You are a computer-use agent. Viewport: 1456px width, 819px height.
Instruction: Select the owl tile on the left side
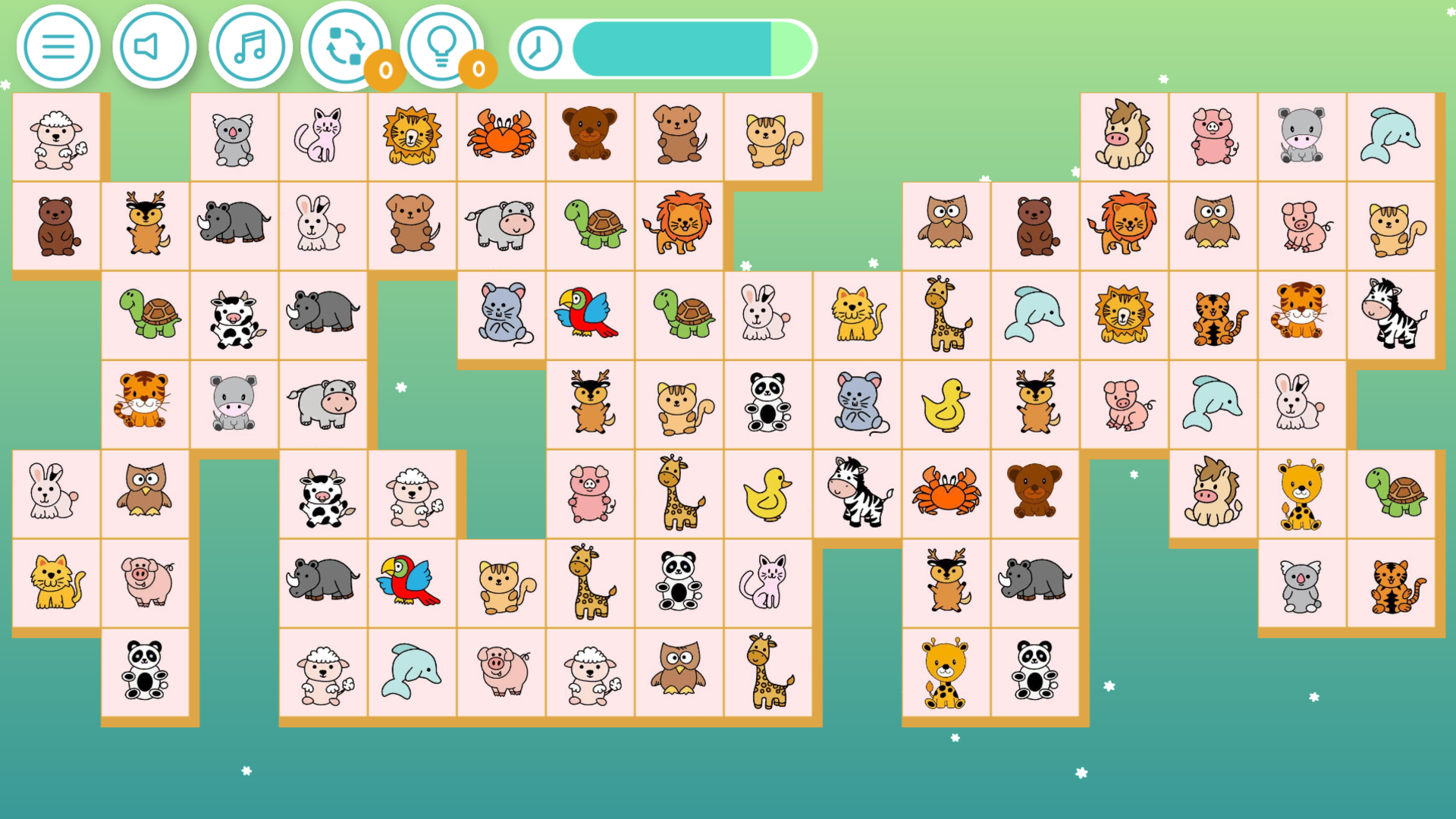pos(146,492)
